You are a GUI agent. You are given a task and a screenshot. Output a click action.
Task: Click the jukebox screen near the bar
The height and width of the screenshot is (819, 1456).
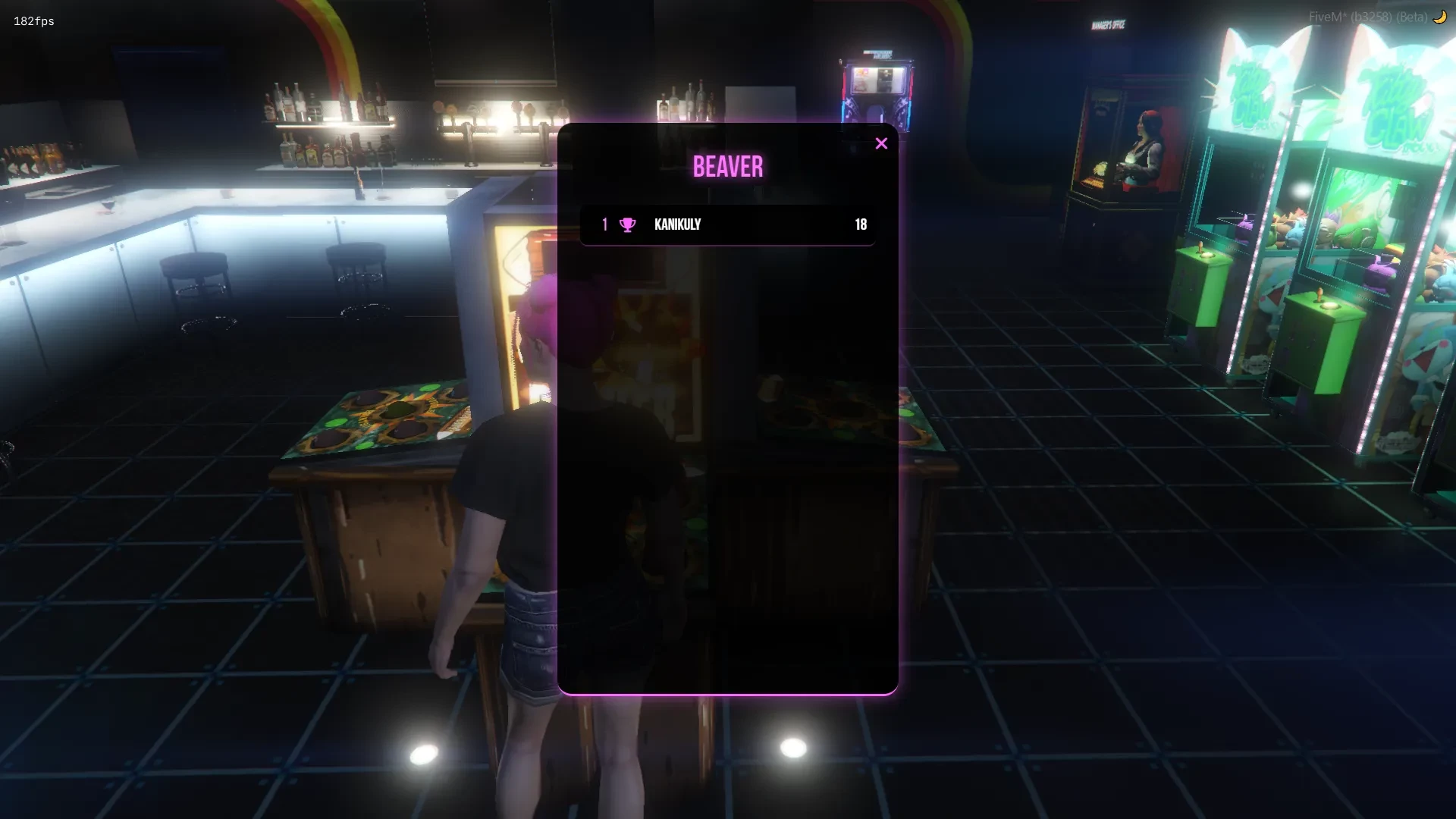(880, 80)
